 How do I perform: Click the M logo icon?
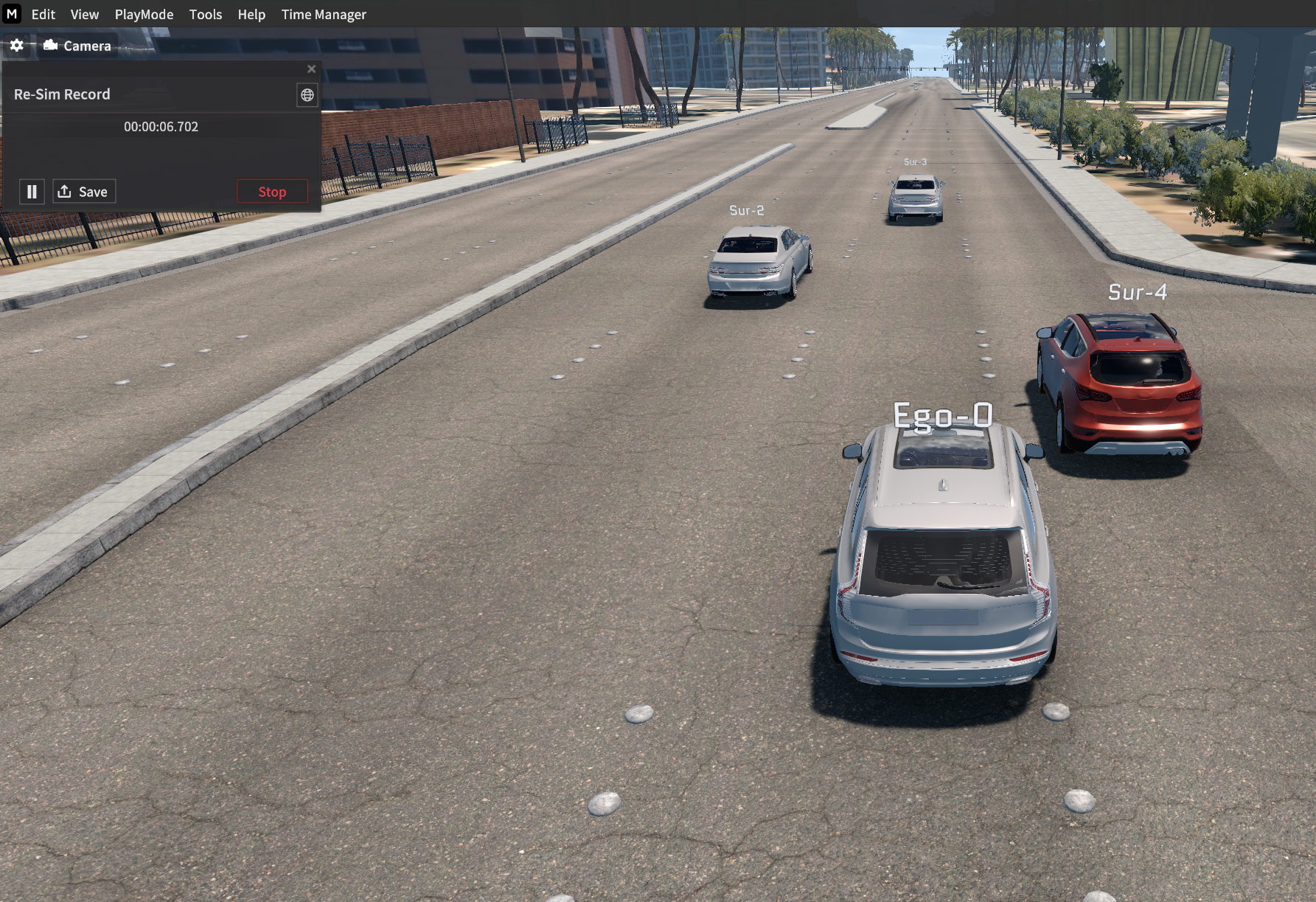tap(12, 13)
